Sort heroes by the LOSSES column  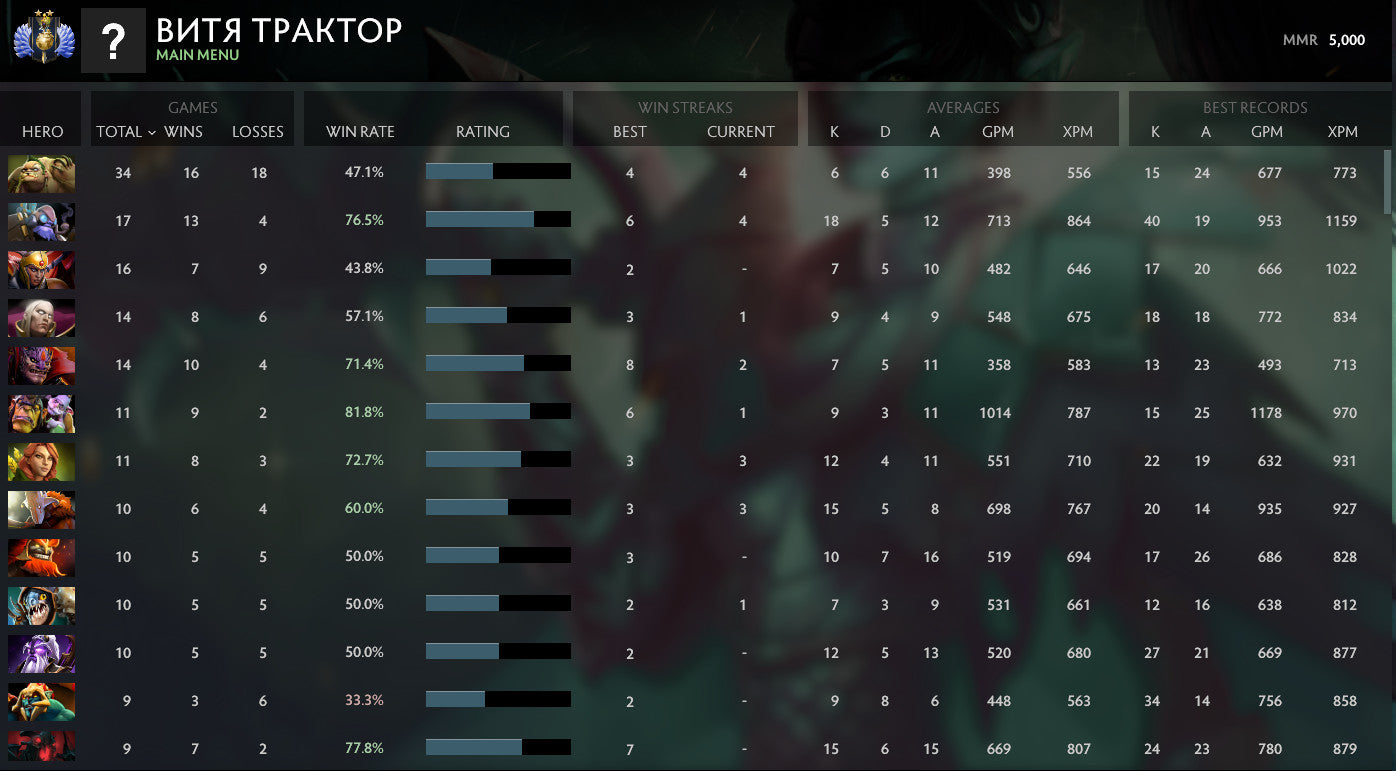(x=258, y=131)
